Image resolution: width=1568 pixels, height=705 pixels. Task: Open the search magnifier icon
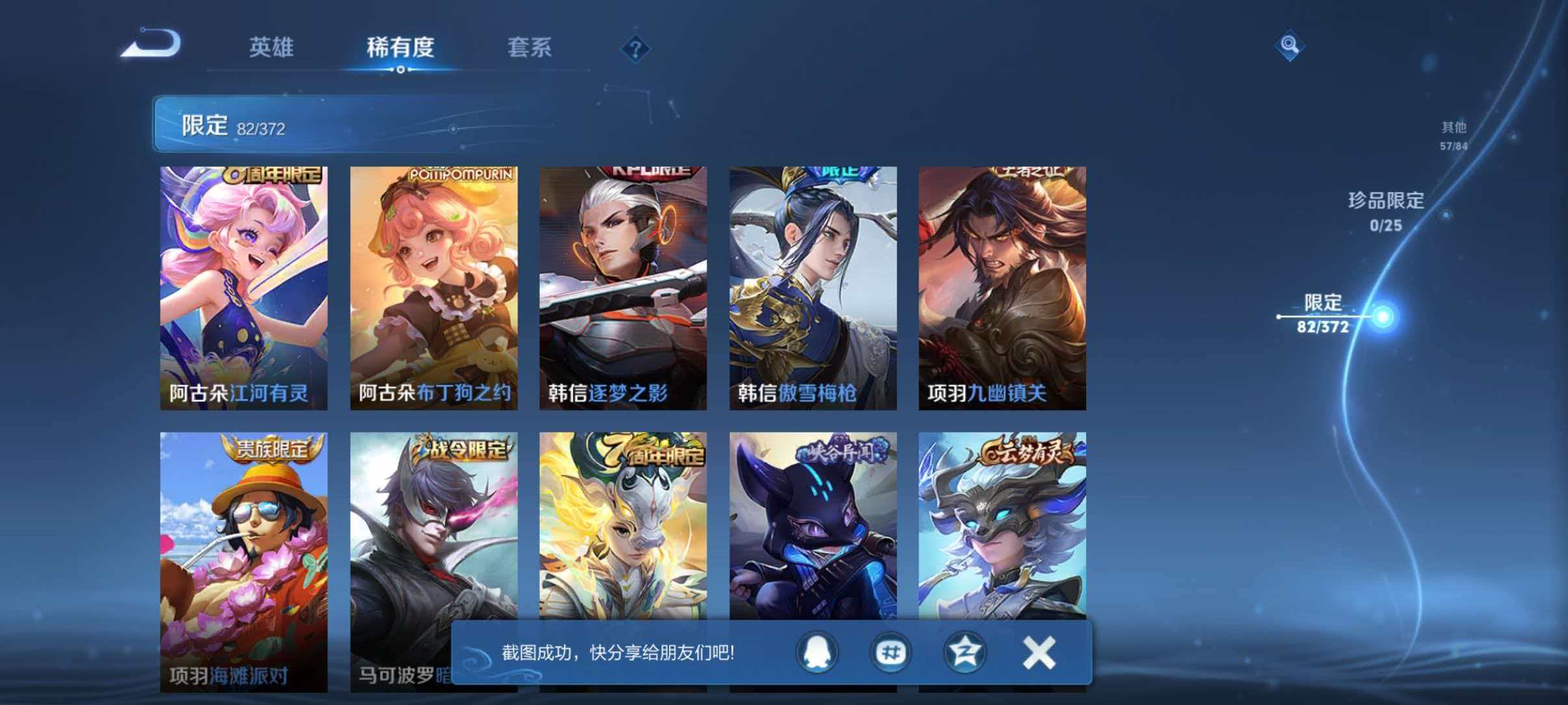1290,44
